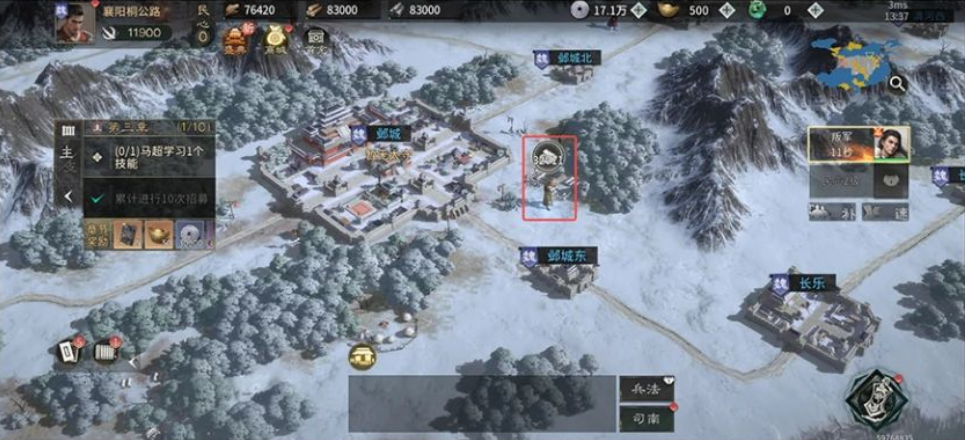Tap the magnifying glass search icon
Screen dimensions: 965x440
[x=897, y=84]
